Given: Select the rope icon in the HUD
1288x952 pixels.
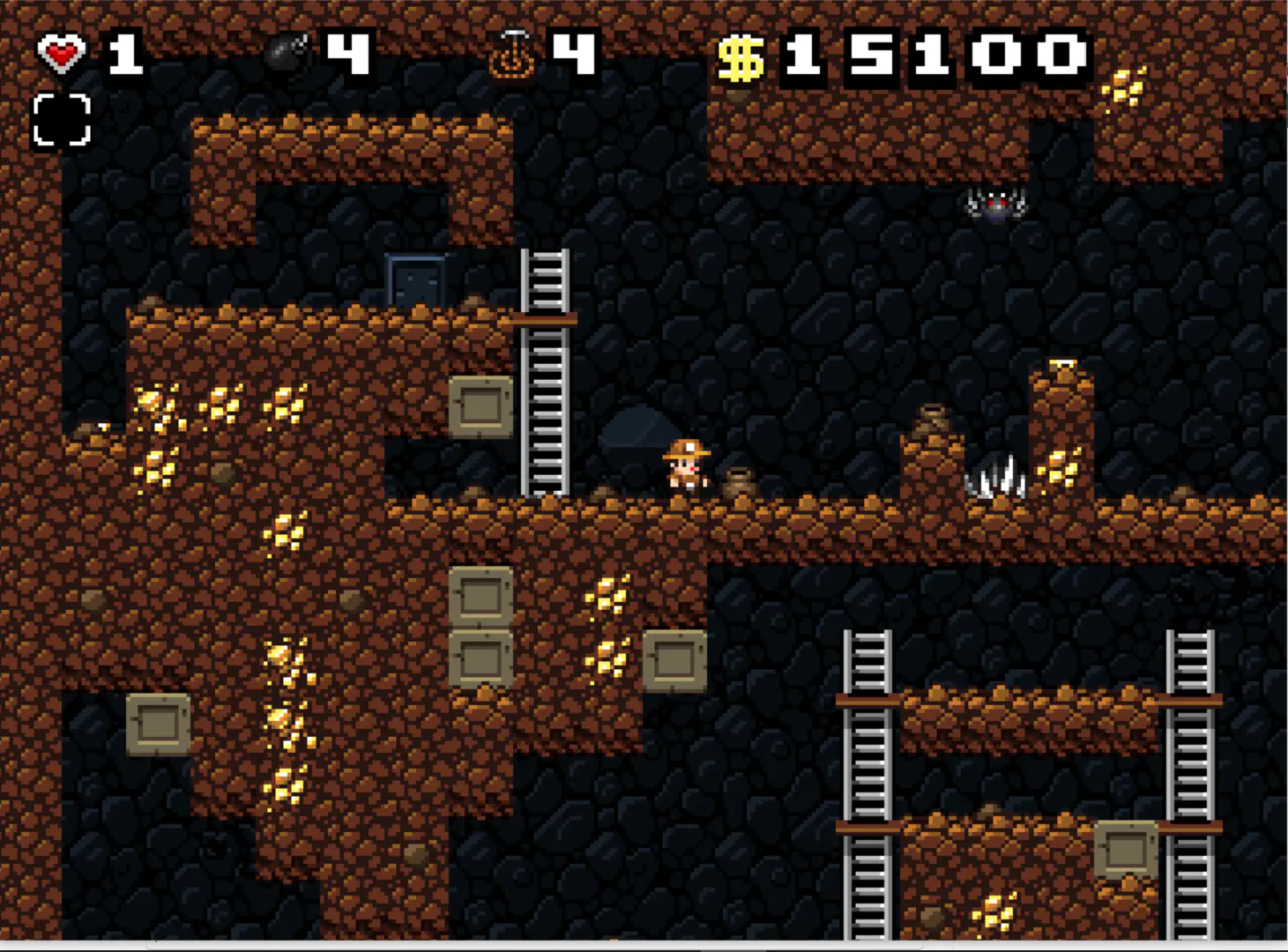Looking at the screenshot, I should (x=512, y=55).
